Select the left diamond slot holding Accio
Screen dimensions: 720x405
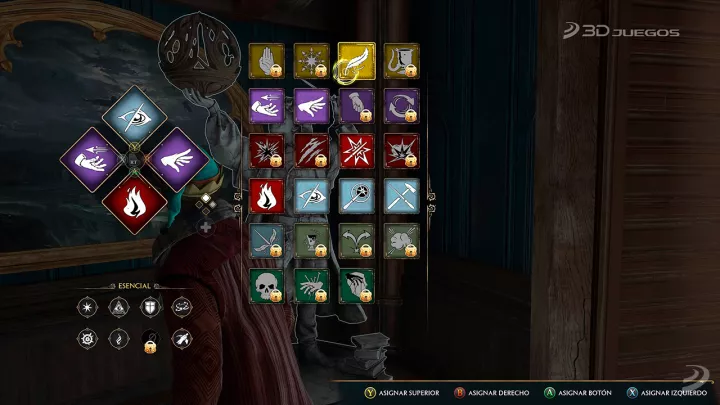click(92, 158)
